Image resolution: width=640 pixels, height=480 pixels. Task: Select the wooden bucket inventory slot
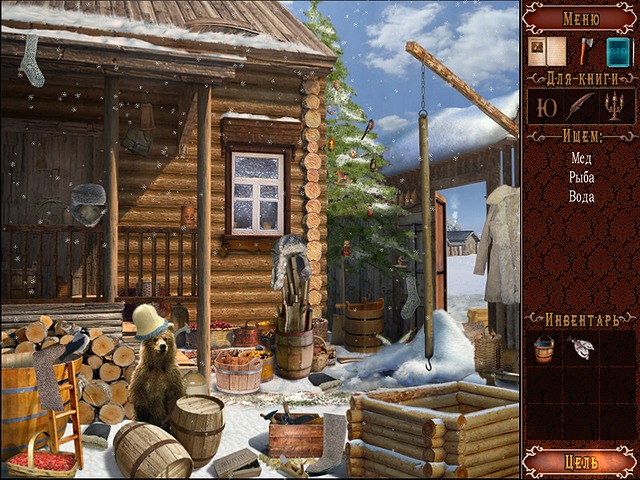pos(545,349)
